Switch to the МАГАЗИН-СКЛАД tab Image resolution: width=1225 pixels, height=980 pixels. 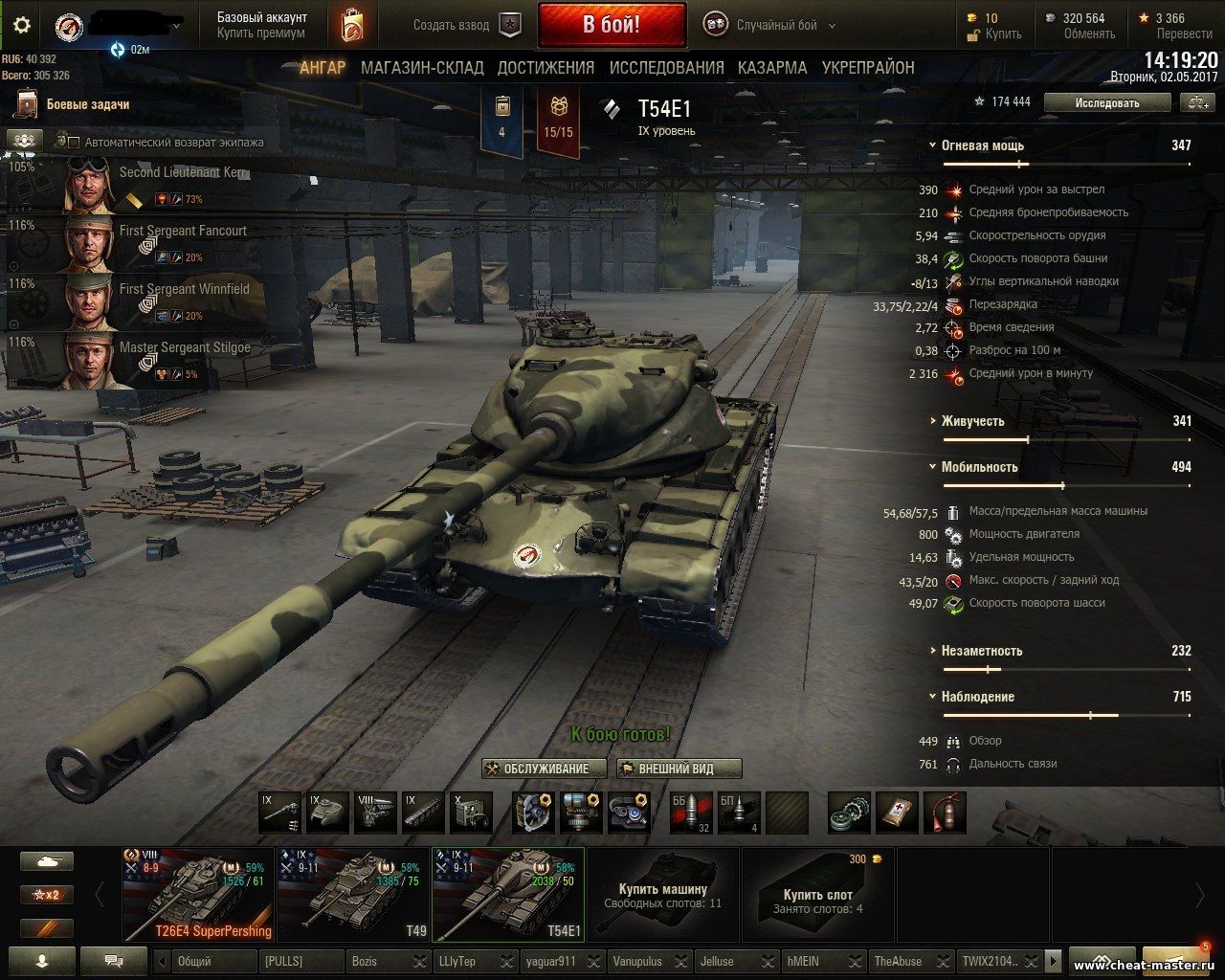422,68
